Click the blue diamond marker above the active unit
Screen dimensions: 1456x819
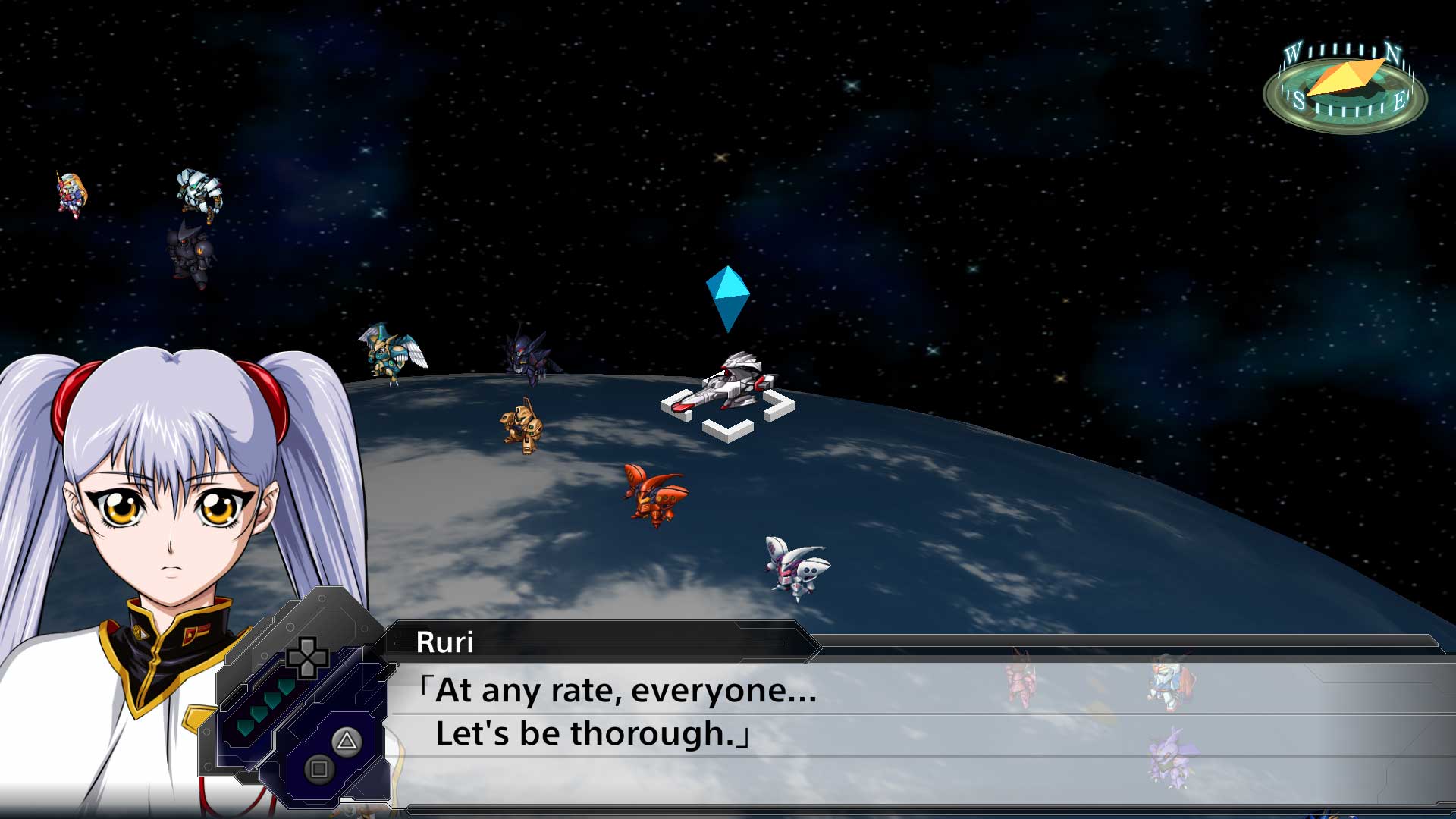tap(726, 300)
